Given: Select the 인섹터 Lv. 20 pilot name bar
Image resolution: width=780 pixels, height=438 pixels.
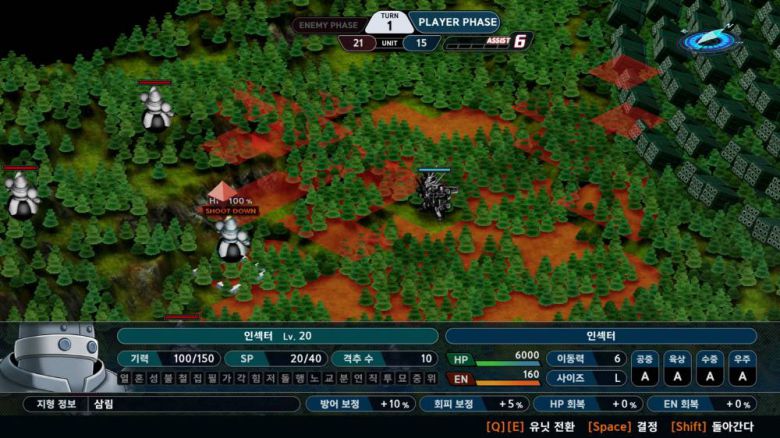Looking at the screenshot, I should 277,336.
